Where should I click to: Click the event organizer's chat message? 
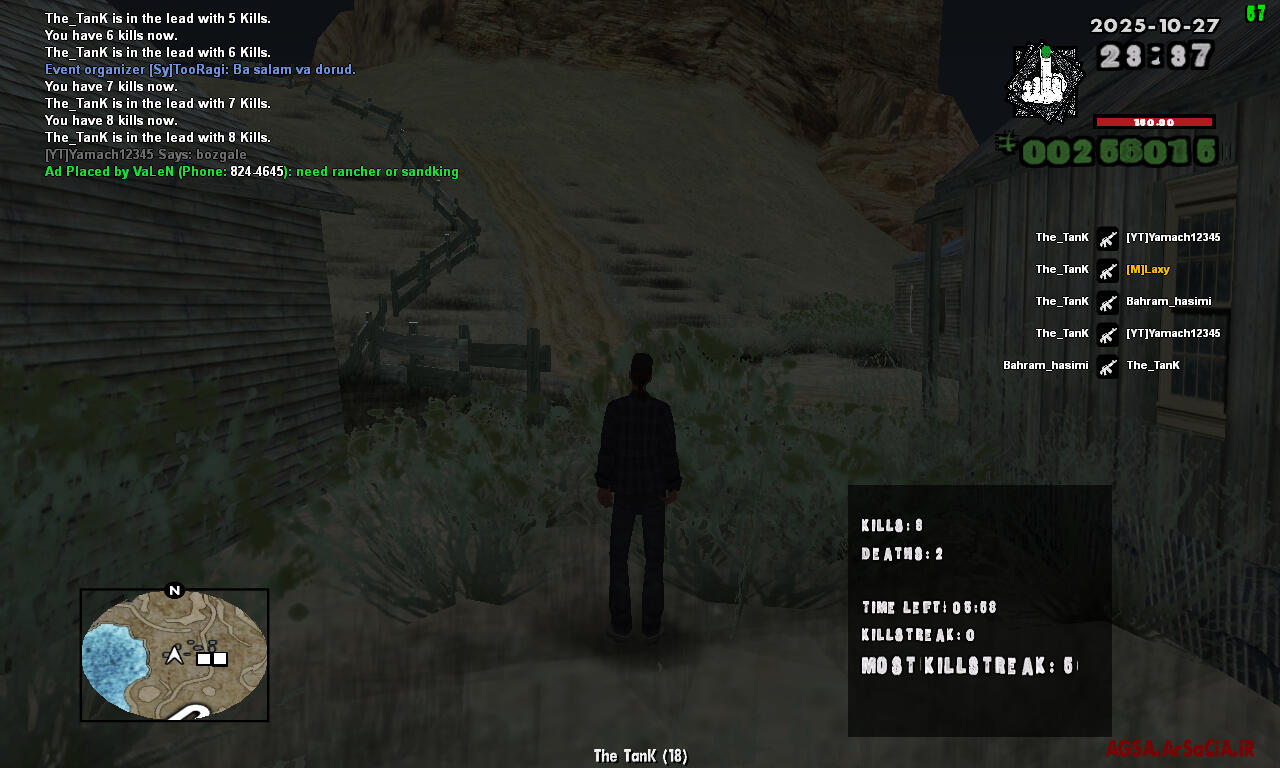(200, 69)
